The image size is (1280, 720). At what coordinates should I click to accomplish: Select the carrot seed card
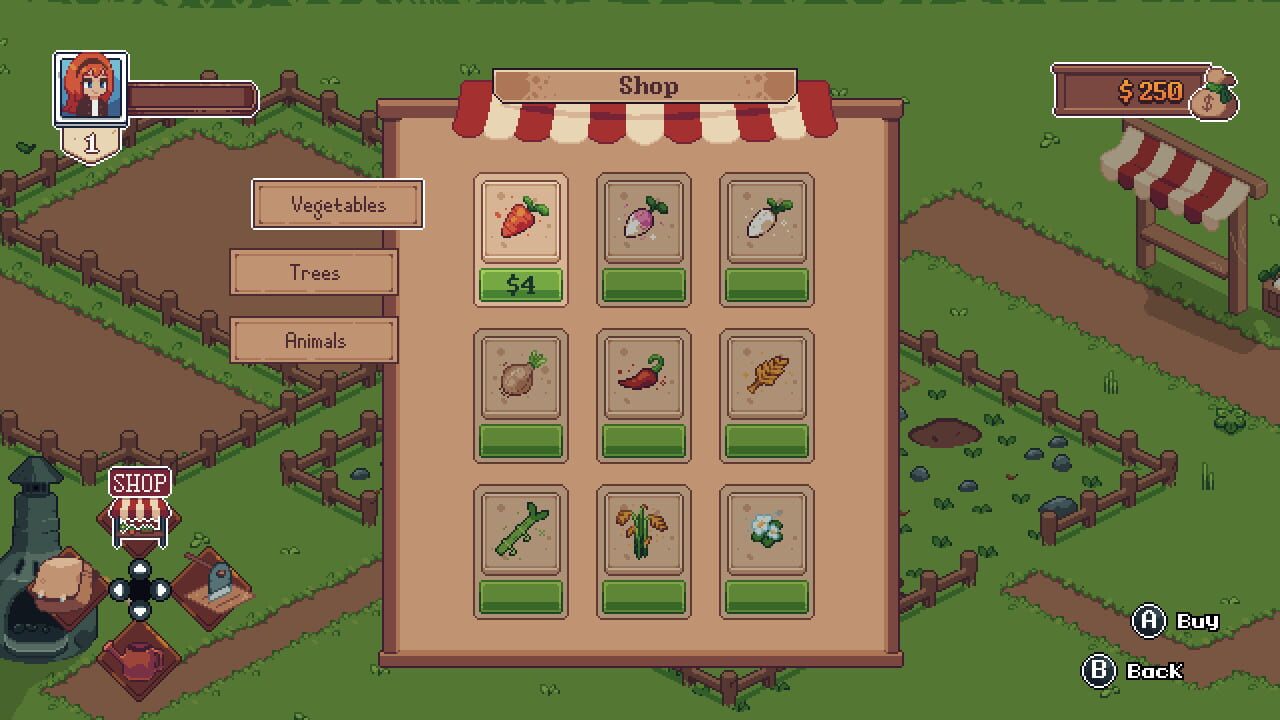click(x=521, y=222)
